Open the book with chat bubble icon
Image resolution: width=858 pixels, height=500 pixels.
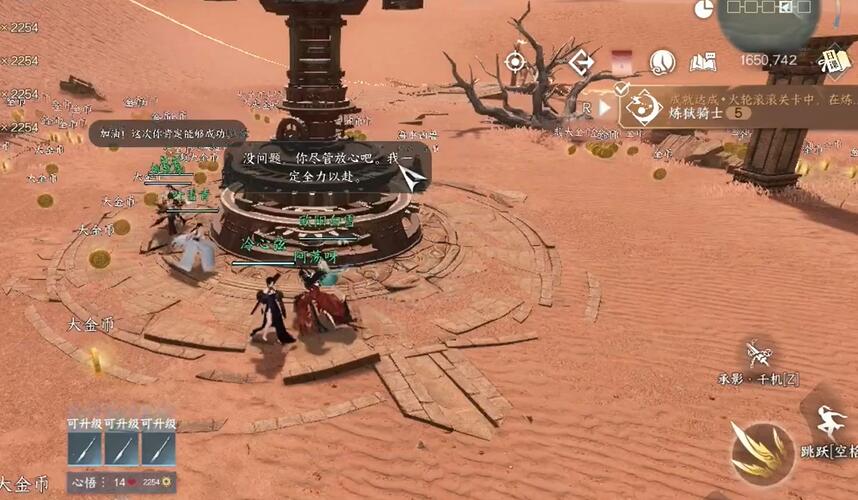pos(703,63)
